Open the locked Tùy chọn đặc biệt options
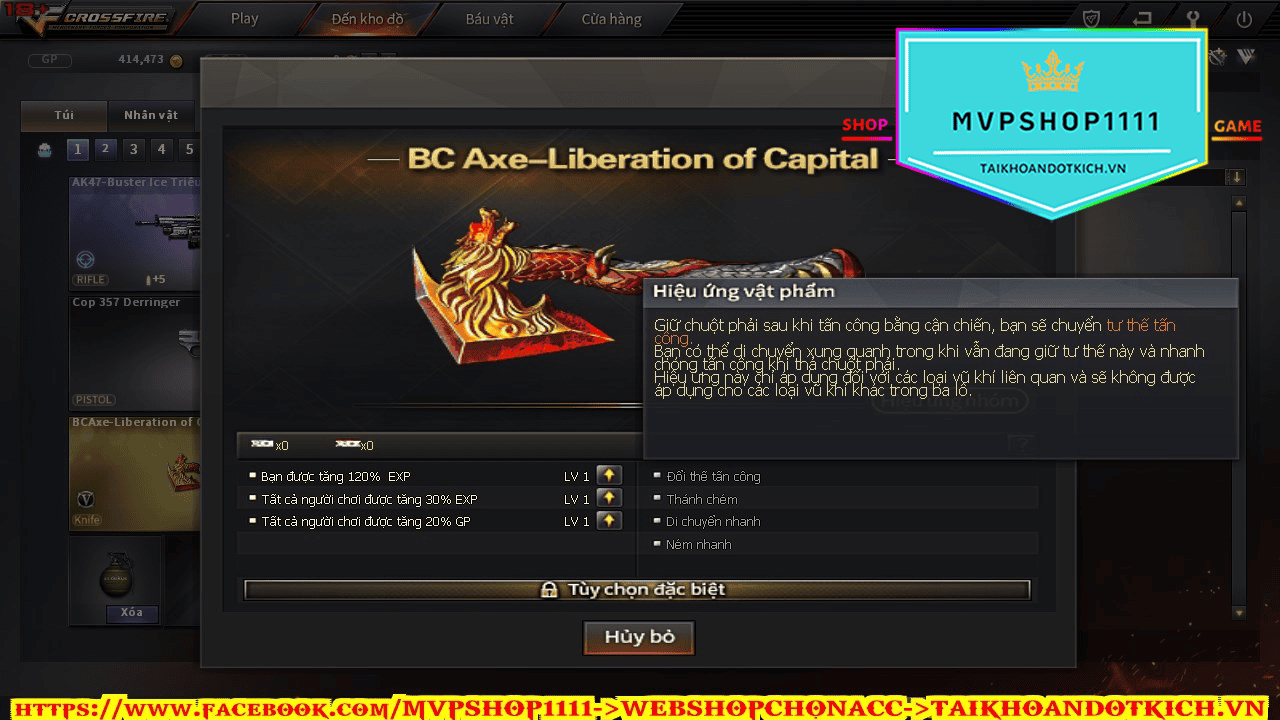 [x=637, y=590]
